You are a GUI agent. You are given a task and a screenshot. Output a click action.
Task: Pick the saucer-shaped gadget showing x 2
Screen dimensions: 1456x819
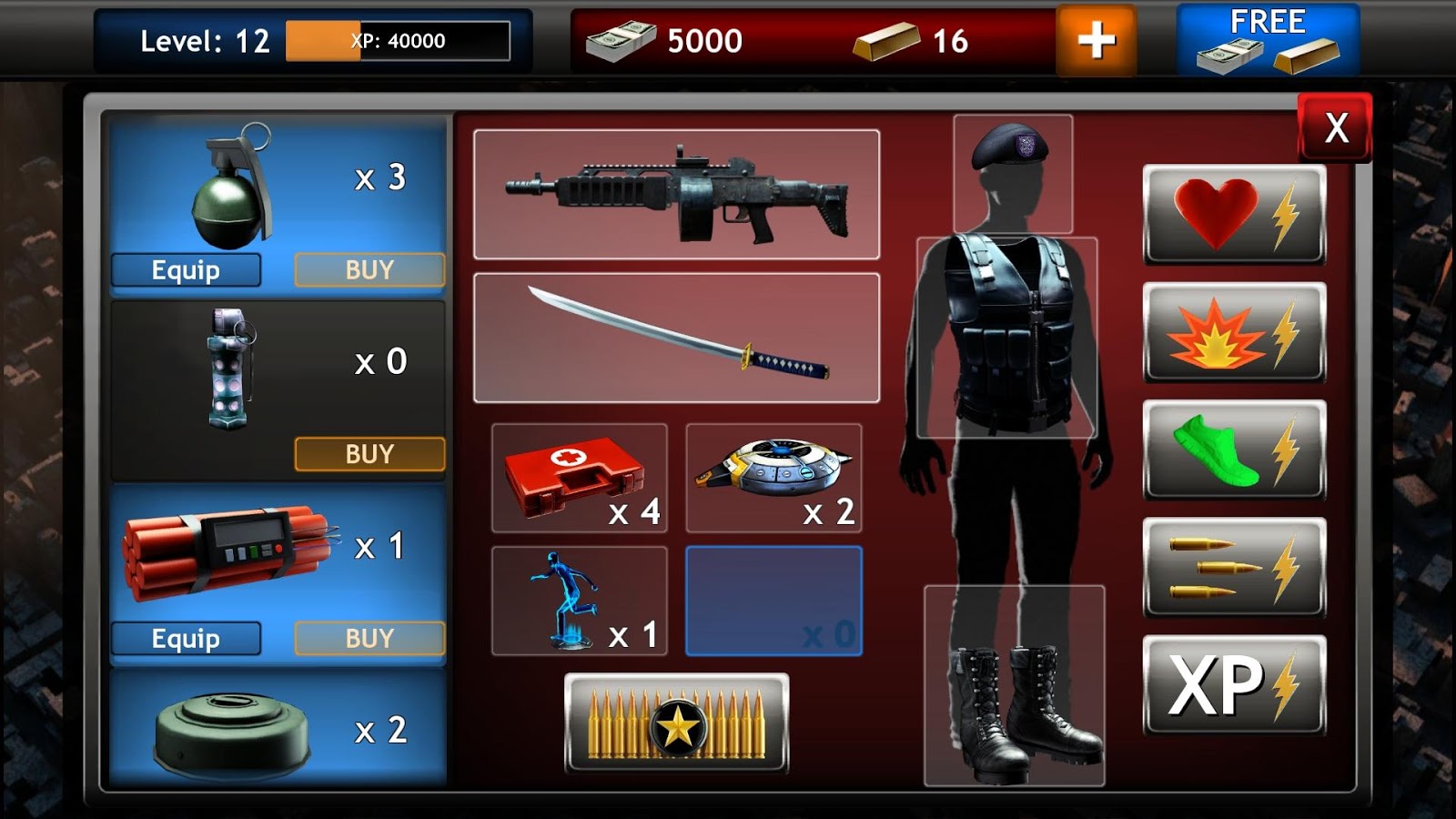pos(774,477)
